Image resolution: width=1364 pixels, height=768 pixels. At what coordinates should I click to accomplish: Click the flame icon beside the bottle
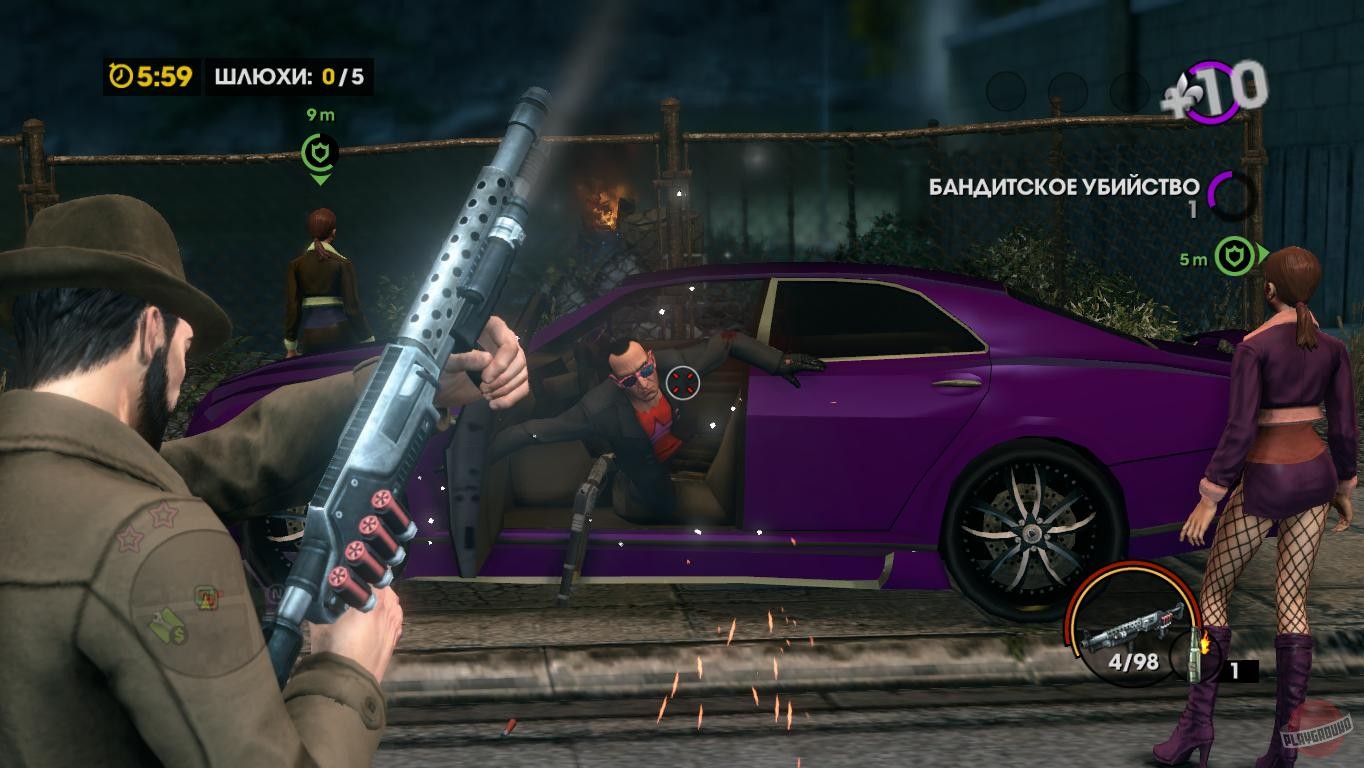[x=1204, y=641]
